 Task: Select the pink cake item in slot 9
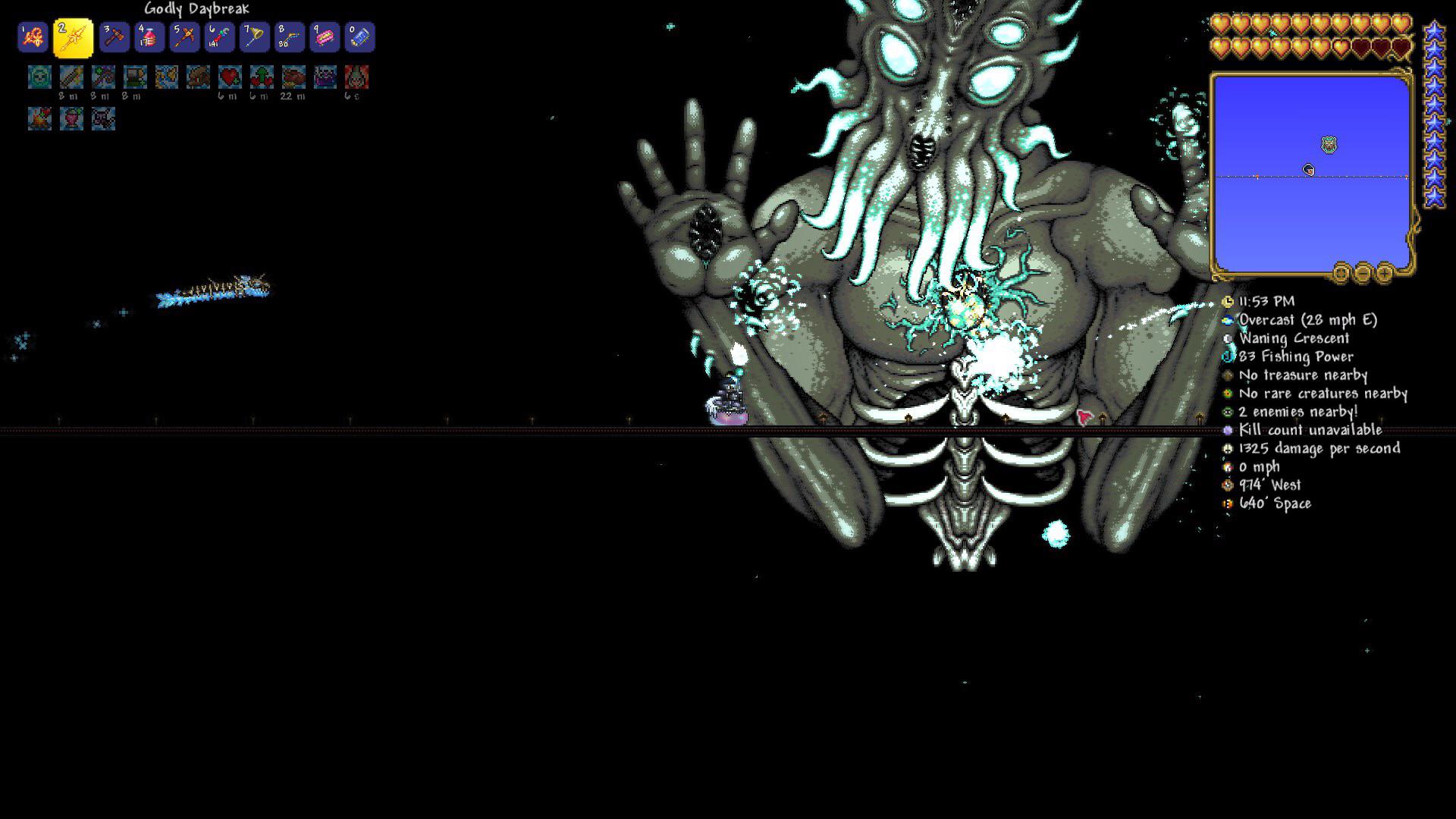point(325,36)
